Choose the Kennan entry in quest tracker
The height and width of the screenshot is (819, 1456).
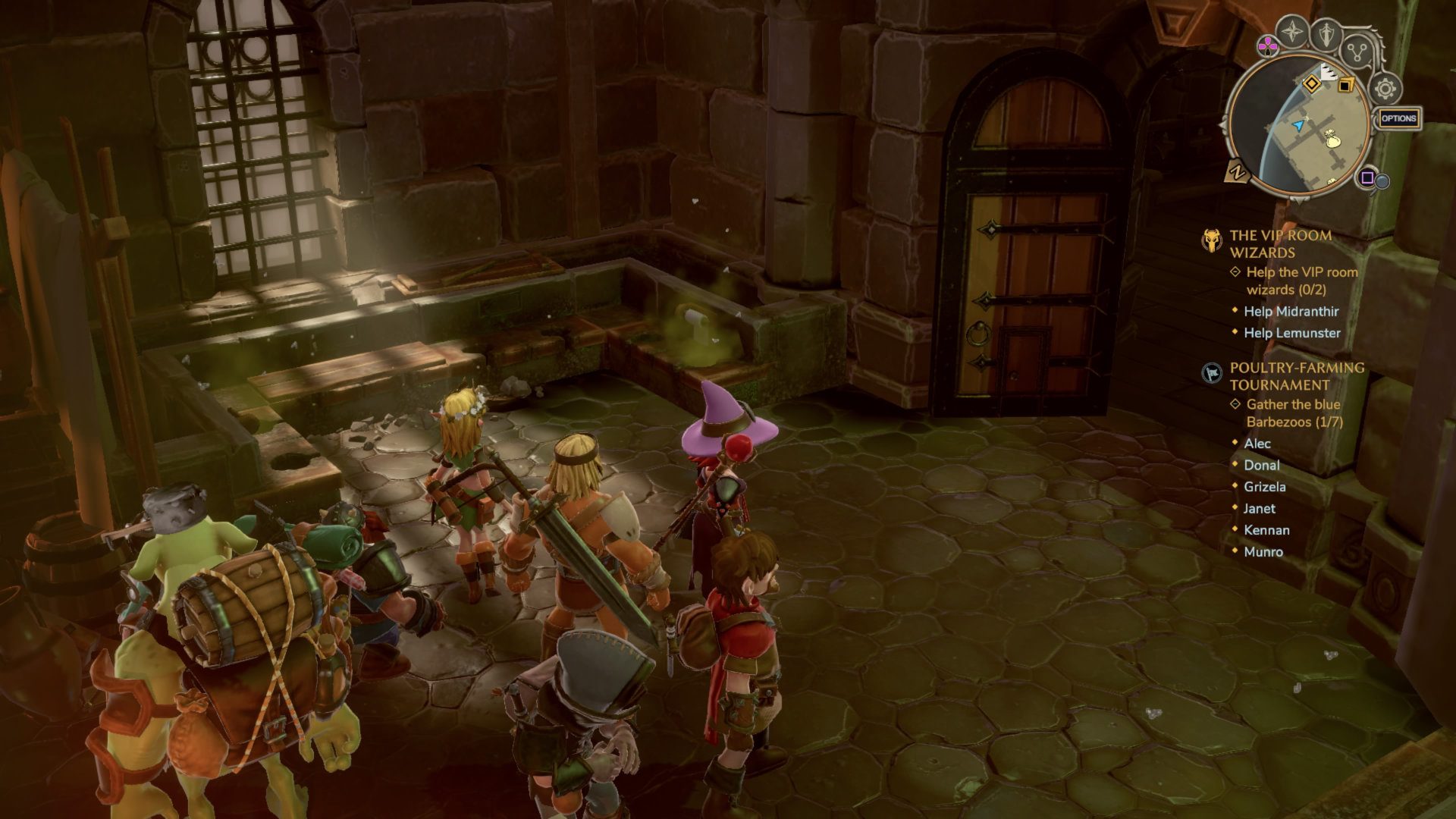click(x=1266, y=530)
